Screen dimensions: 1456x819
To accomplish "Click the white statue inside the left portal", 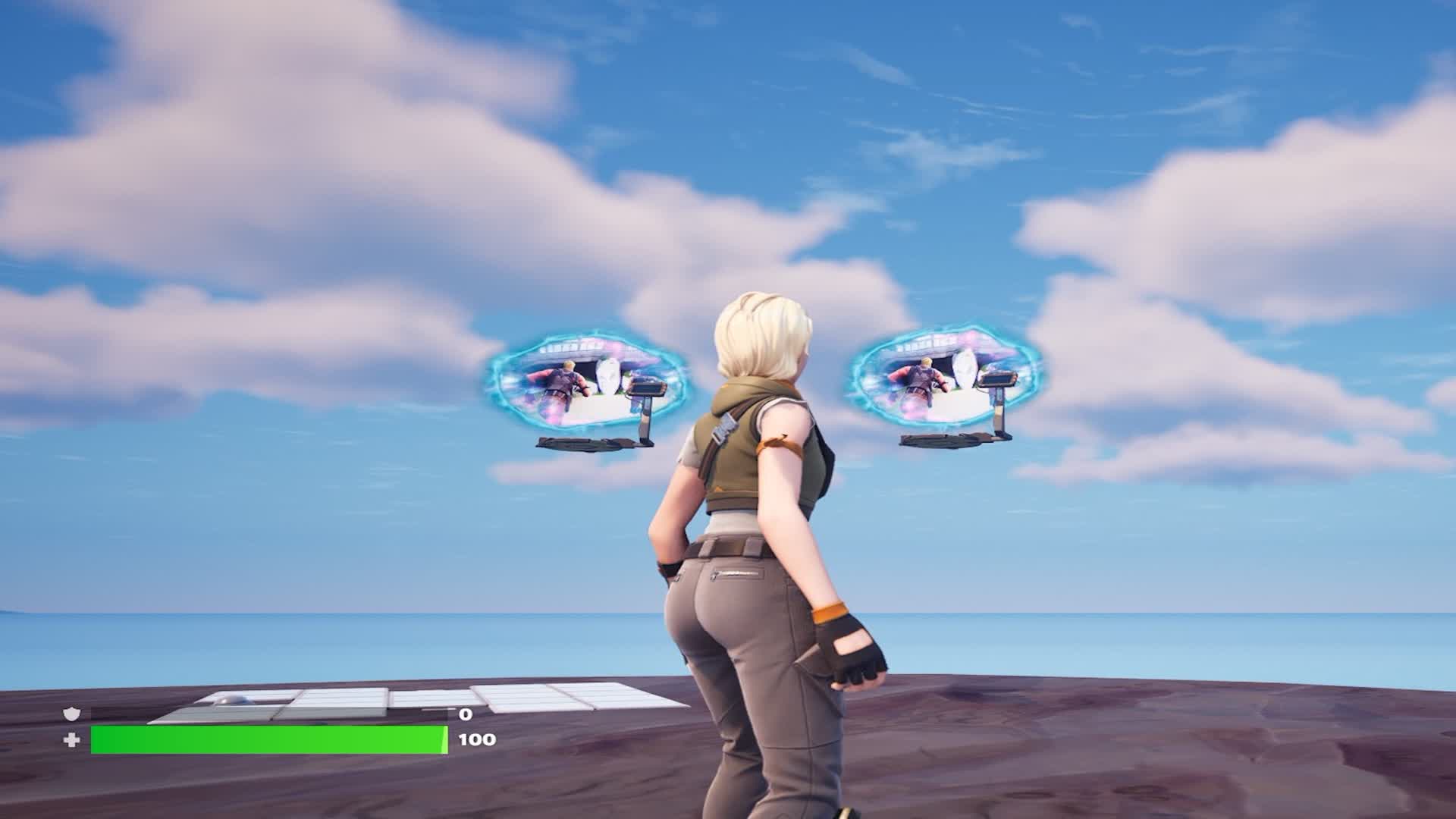I will (x=607, y=377).
